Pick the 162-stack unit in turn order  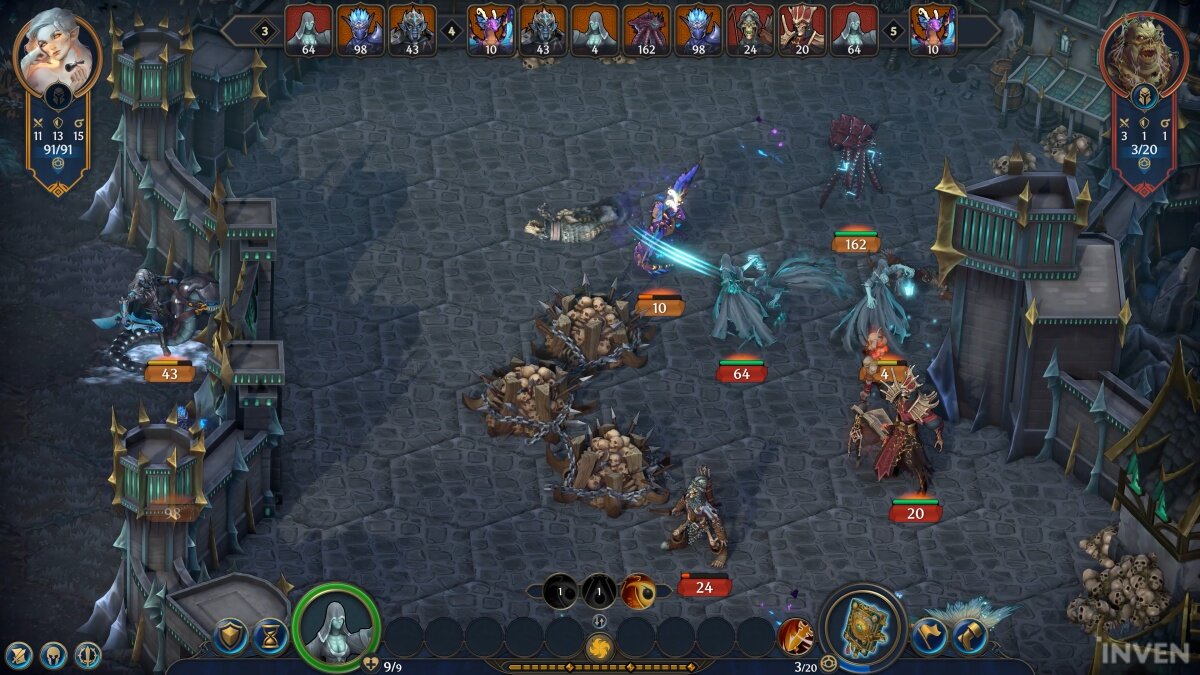coord(646,30)
